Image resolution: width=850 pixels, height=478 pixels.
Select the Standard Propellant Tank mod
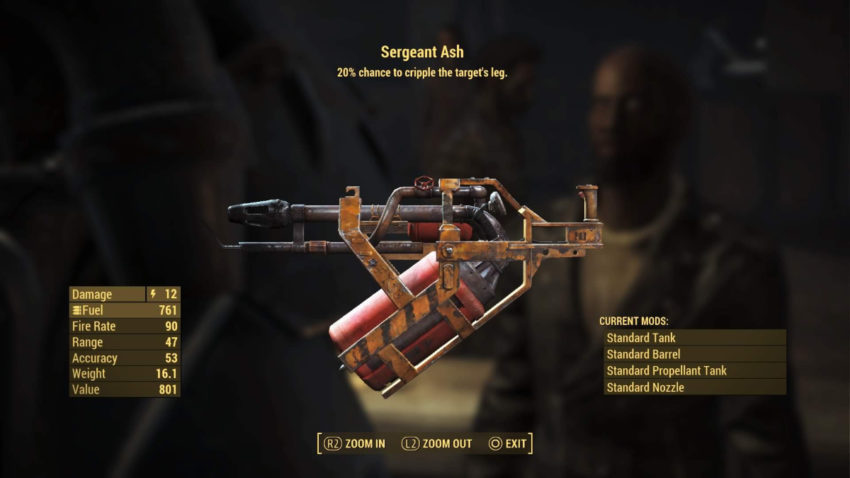[x=694, y=370]
